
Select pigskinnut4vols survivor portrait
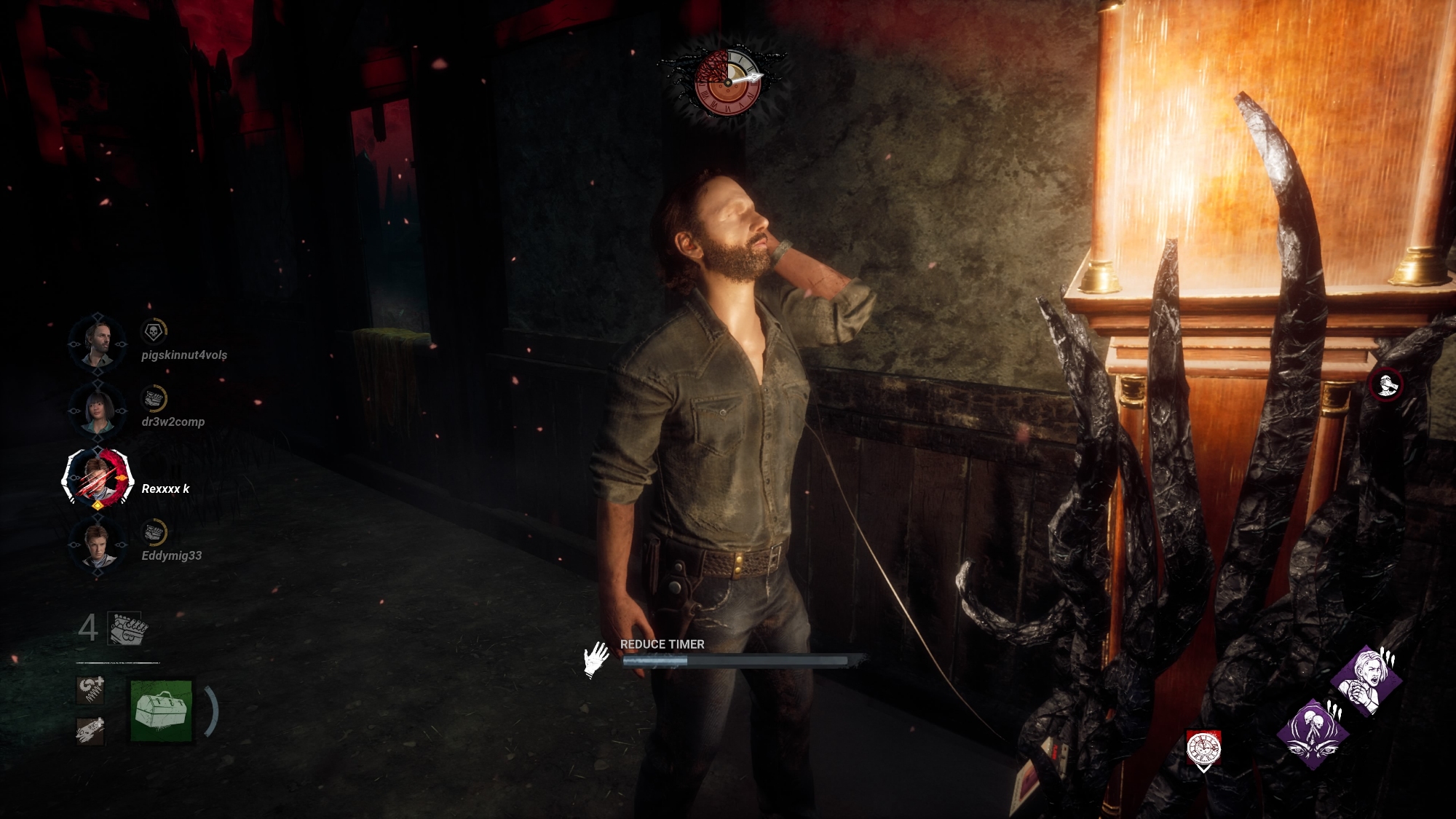(x=98, y=343)
